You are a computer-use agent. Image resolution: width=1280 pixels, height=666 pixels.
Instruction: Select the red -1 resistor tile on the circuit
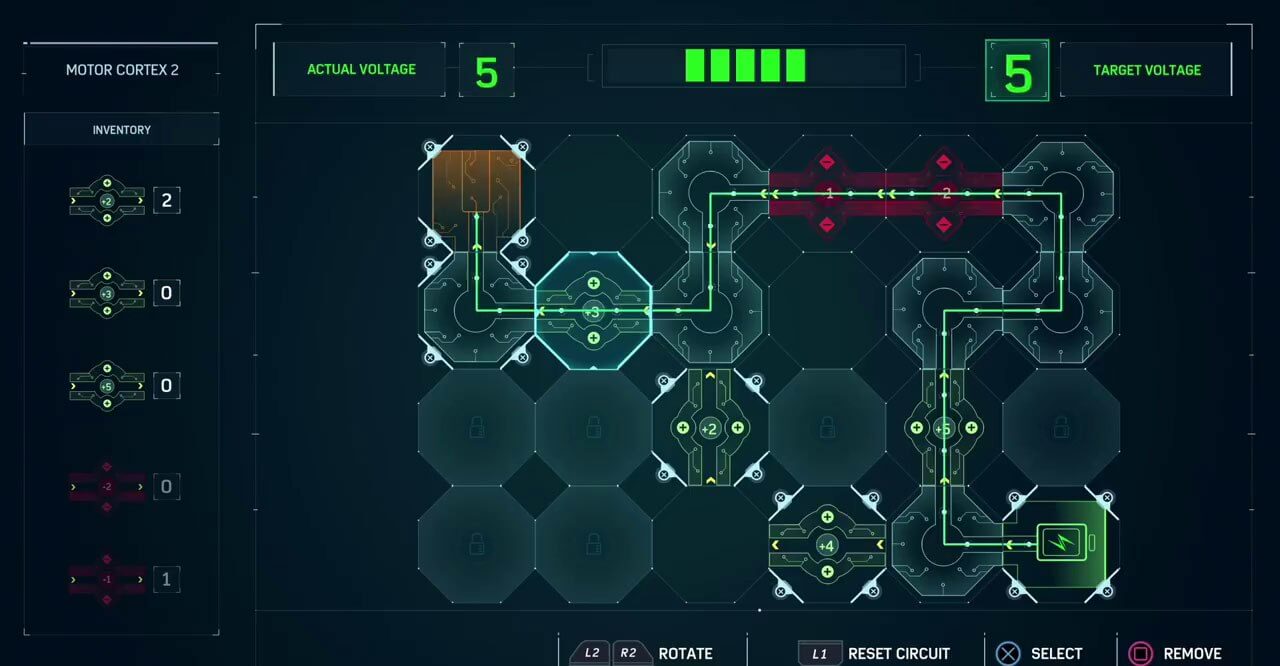click(x=827, y=193)
